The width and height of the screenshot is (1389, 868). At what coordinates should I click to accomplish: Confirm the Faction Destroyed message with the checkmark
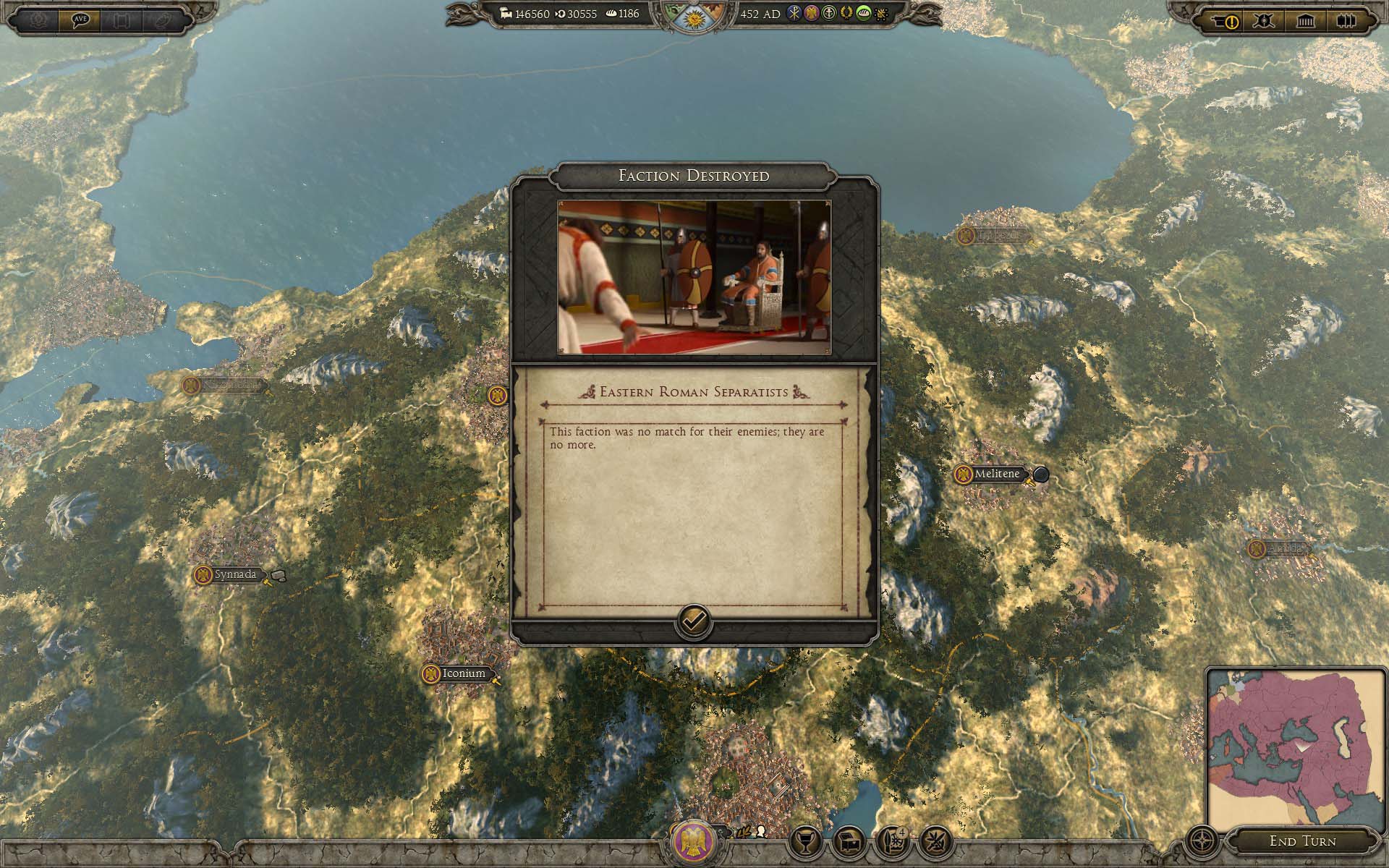point(693,621)
